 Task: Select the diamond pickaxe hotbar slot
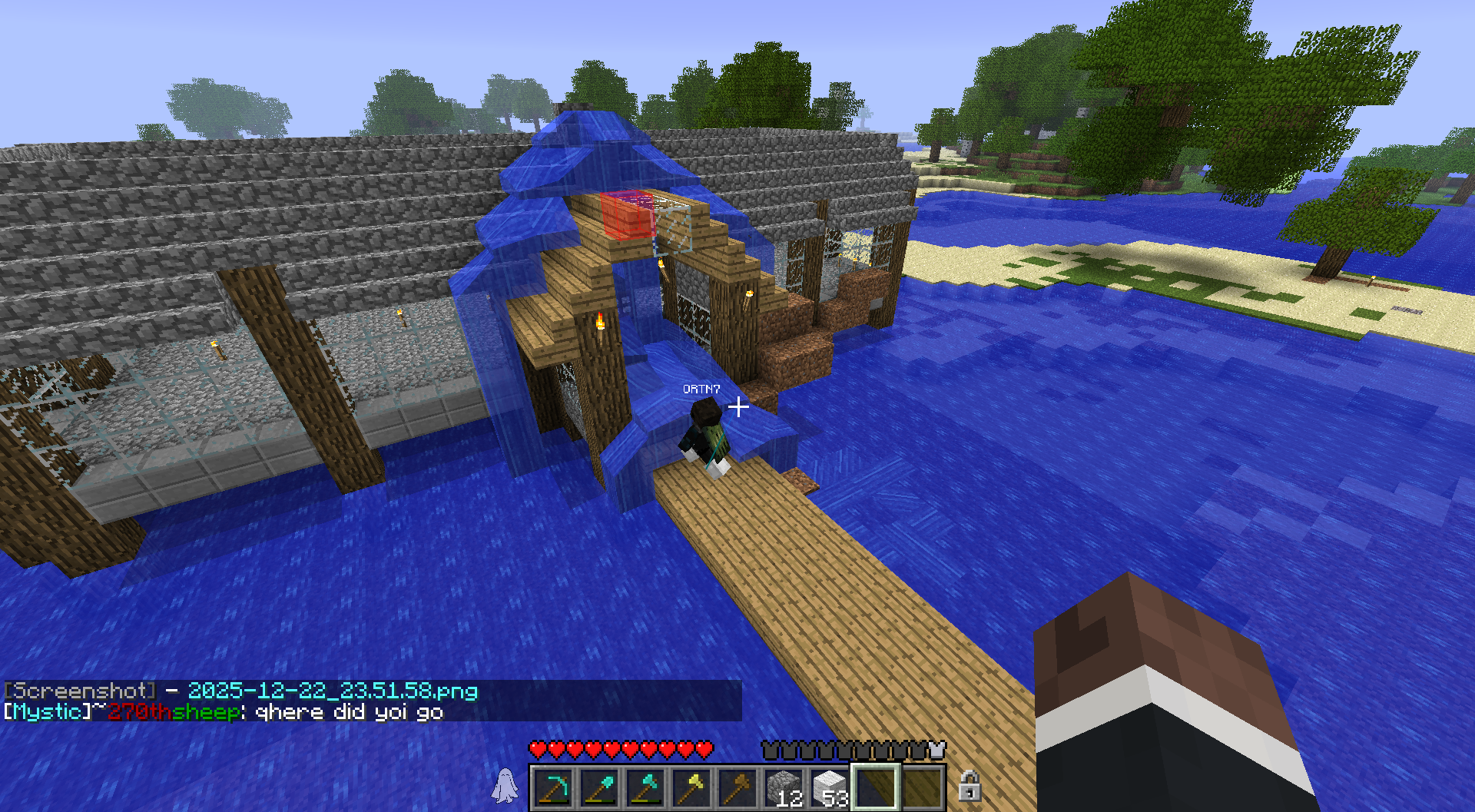click(554, 788)
